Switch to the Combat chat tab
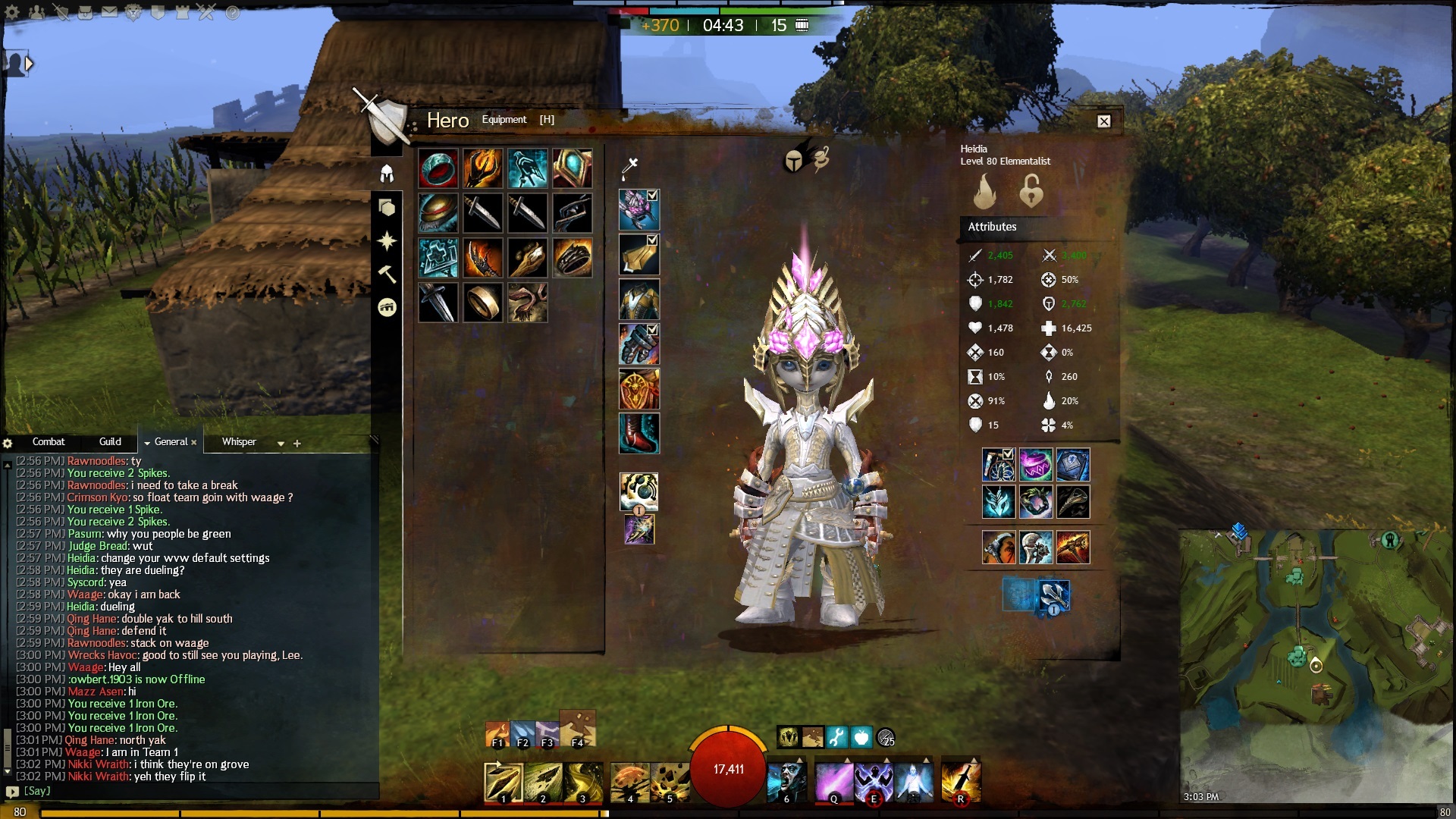This screenshot has height=819, width=1456. 49,441
